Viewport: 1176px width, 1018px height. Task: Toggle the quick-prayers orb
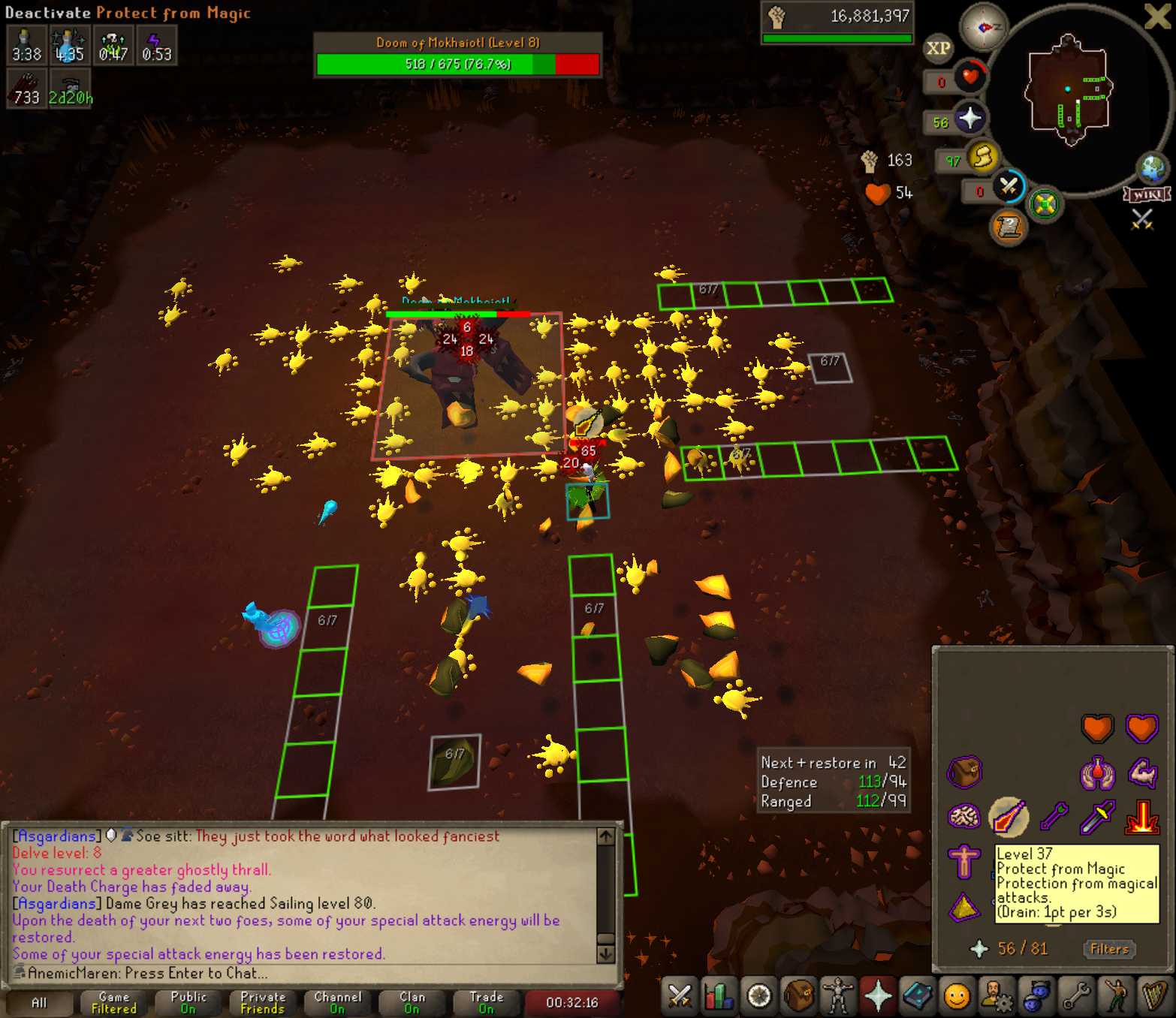(969, 119)
